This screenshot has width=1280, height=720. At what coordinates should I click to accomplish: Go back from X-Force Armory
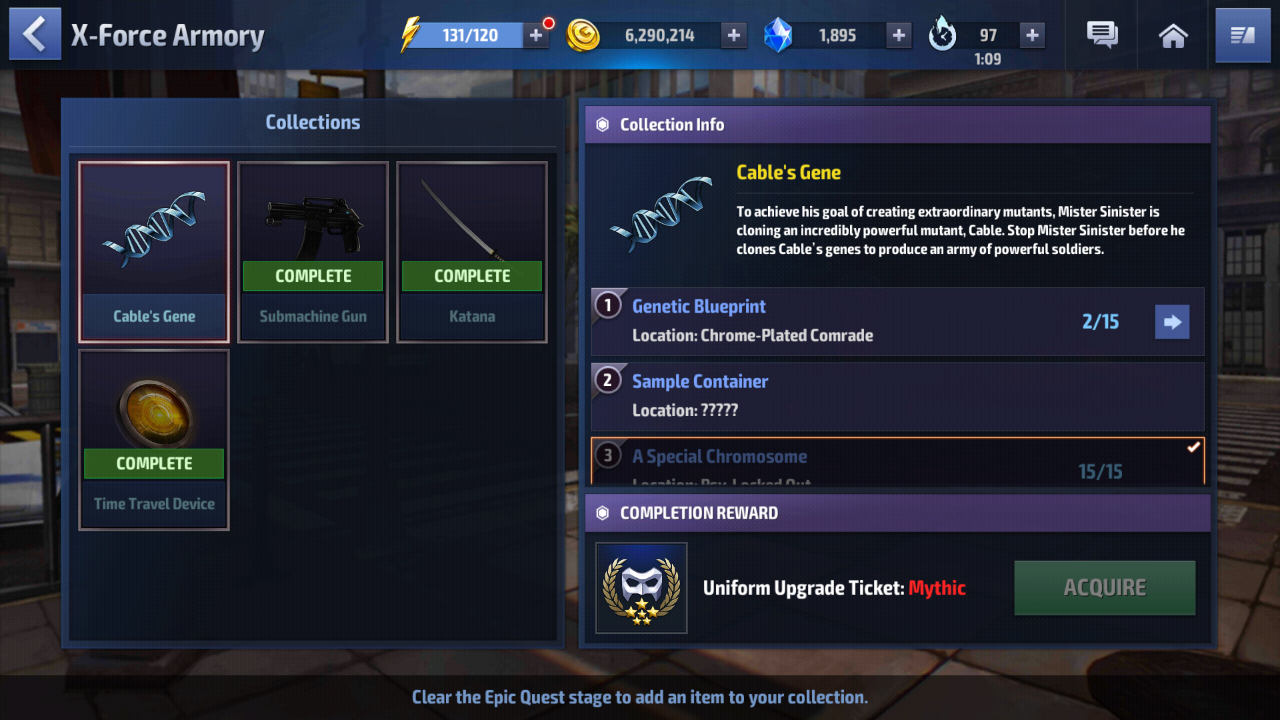35,35
